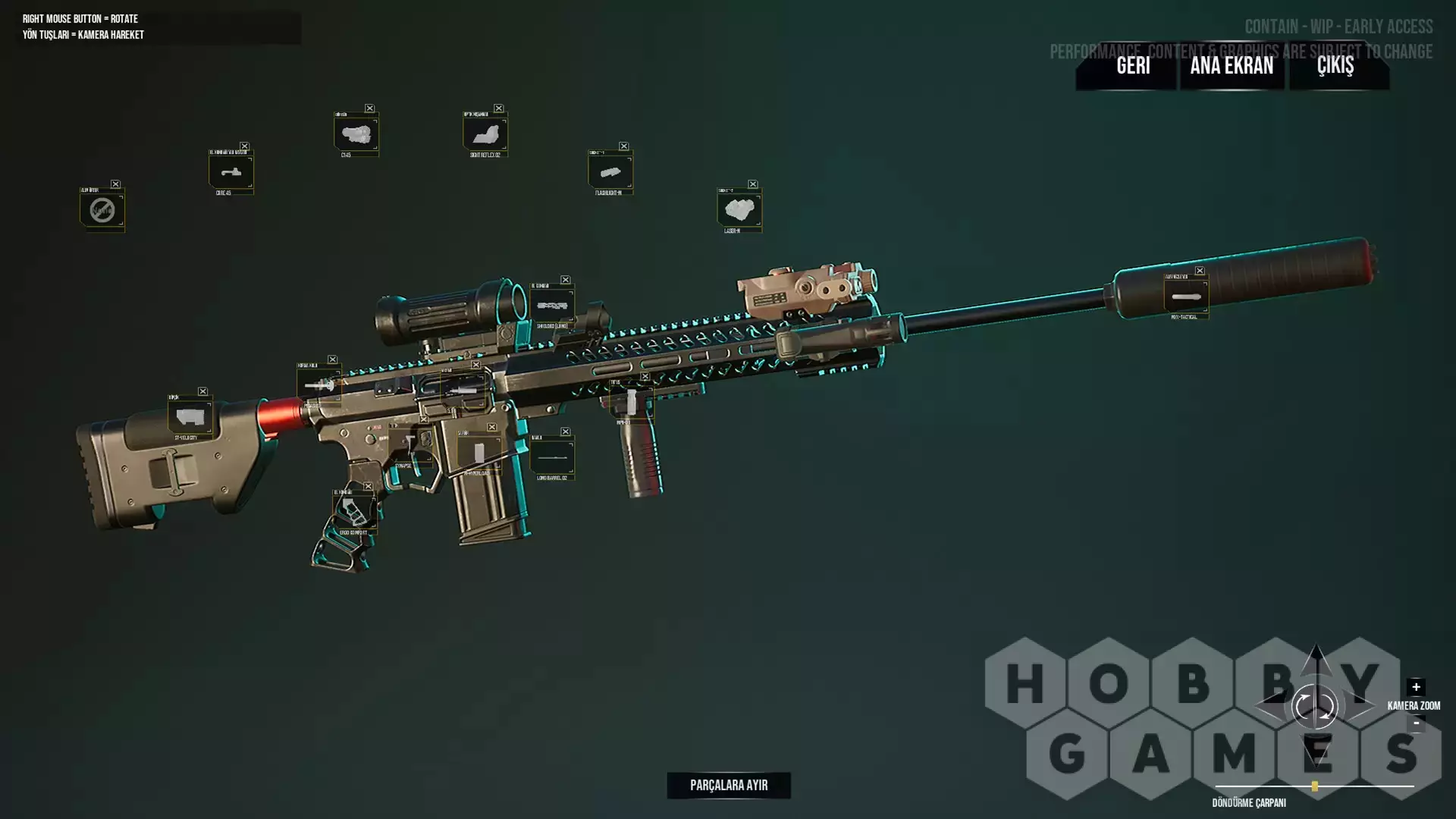The image size is (1456, 819).
Task: Select the Sight Reflex 02 slot
Action: click(485, 134)
